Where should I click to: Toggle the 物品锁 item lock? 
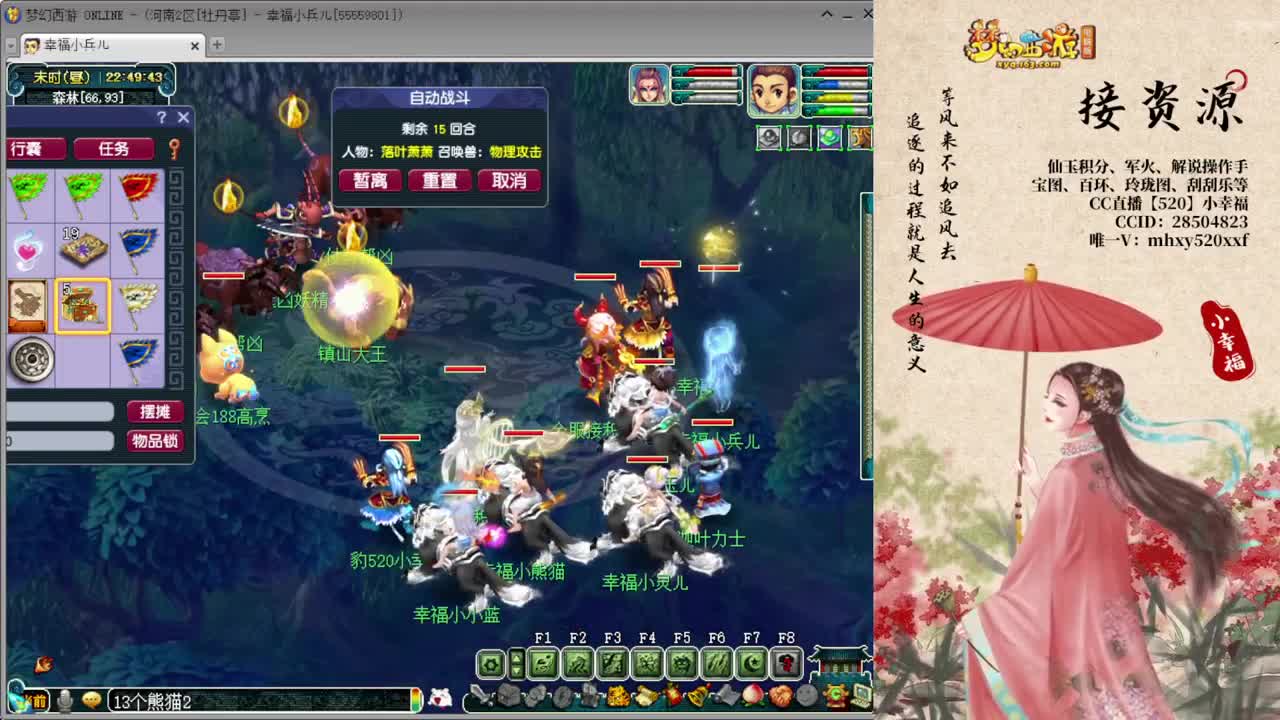click(155, 442)
